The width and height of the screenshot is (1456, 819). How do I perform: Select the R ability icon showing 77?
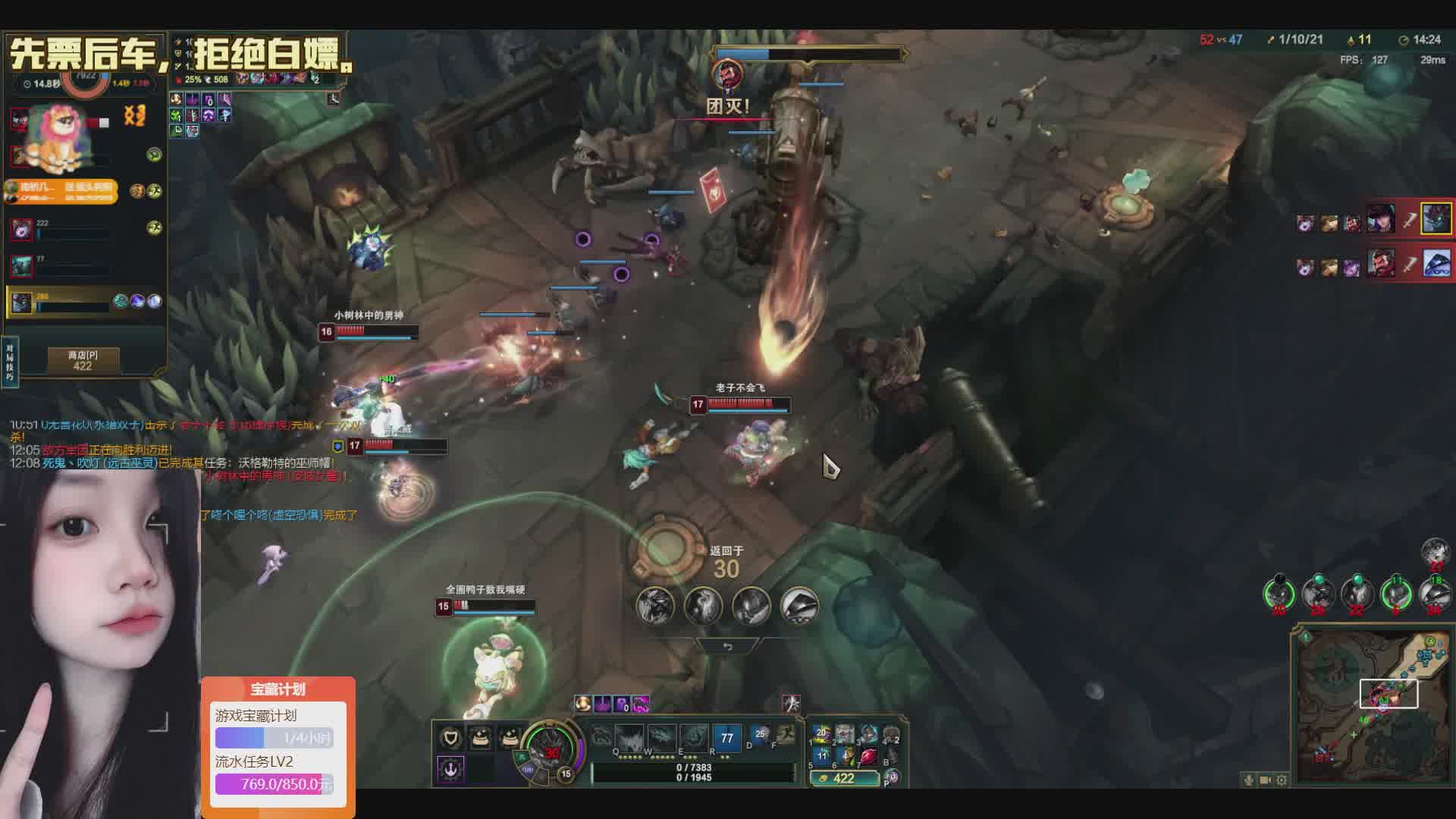pyautogui.click(x=726, y=737)
